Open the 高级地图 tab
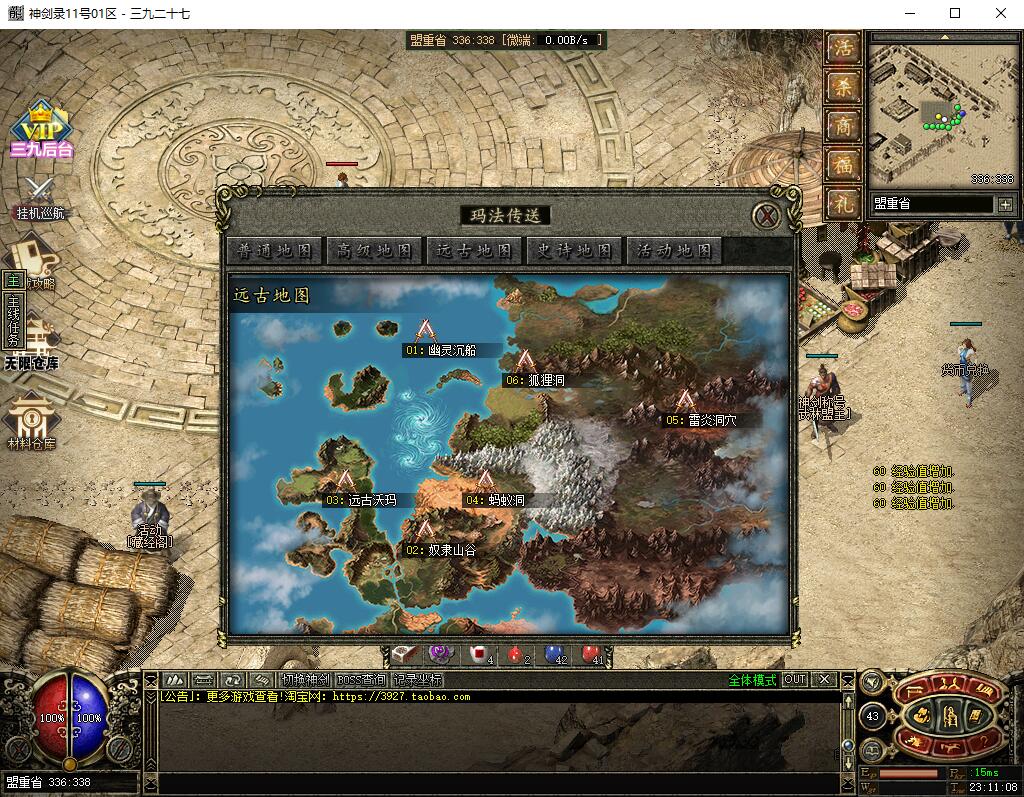The height and width of the screenshot is (797, 1024). click(374, 251)
